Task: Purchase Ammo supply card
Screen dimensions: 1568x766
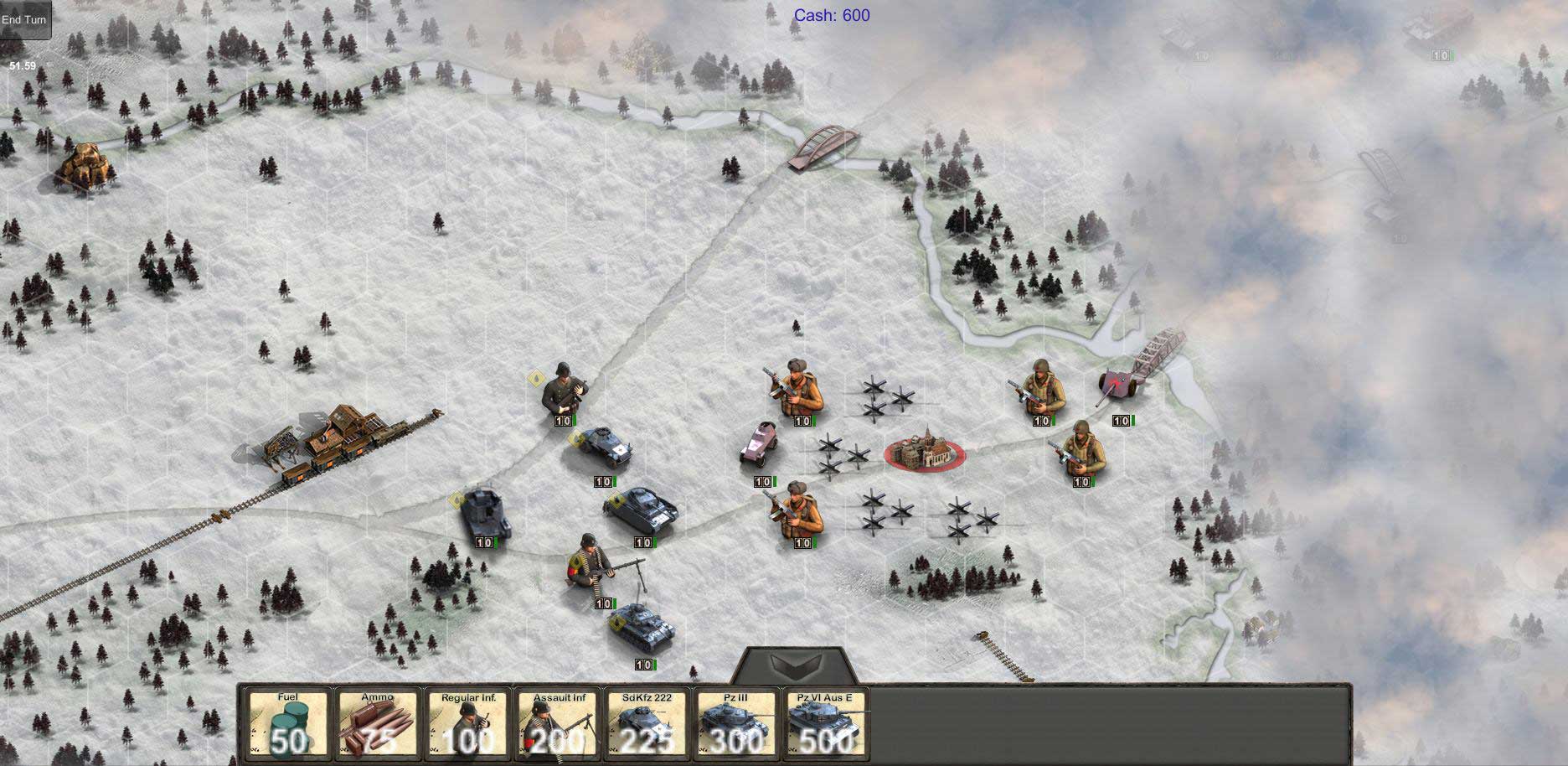Action: click(378, 724)
